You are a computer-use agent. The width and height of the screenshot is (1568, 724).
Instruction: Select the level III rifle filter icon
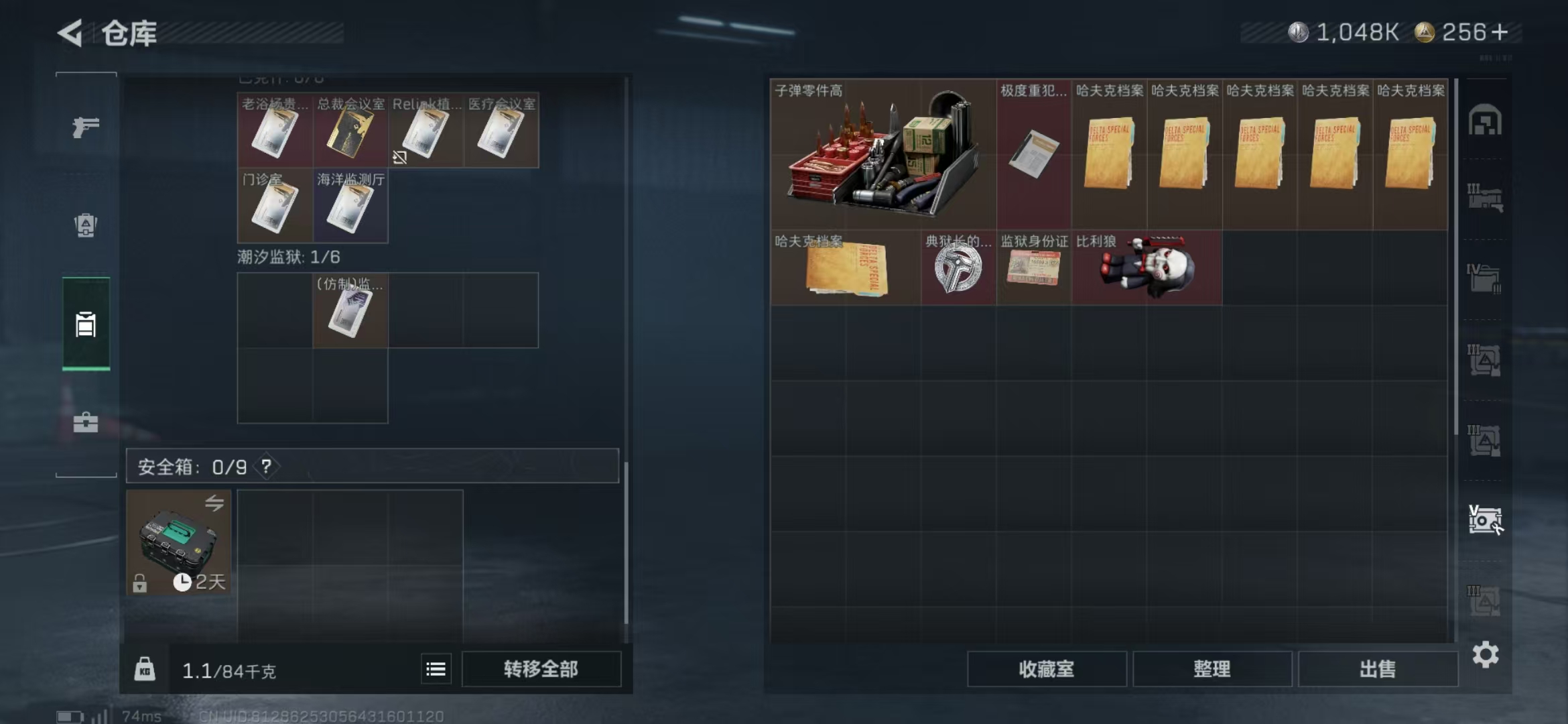coord(1486,194)
